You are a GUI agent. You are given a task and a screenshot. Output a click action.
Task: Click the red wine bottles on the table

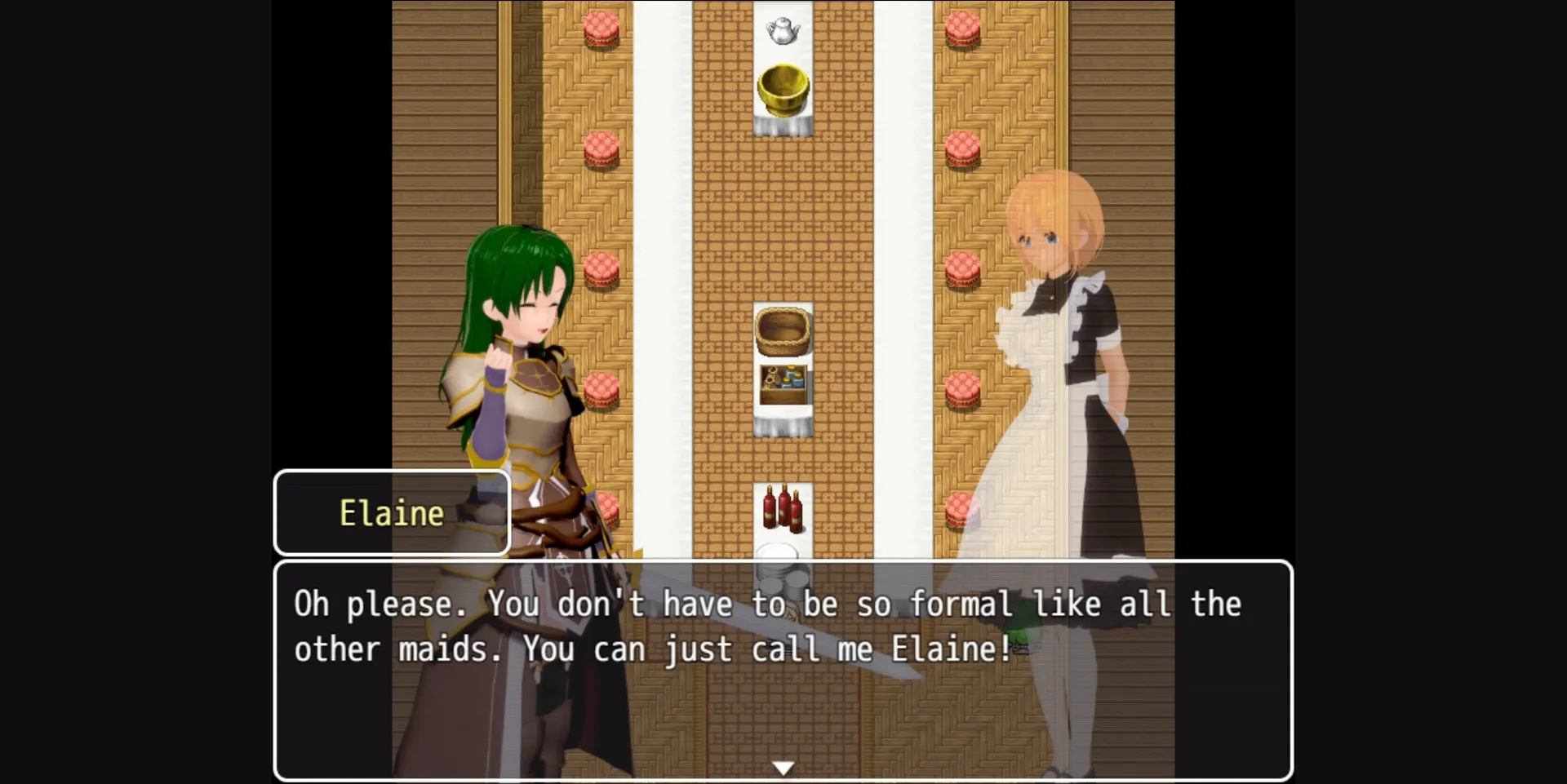(x=782, y=510)
